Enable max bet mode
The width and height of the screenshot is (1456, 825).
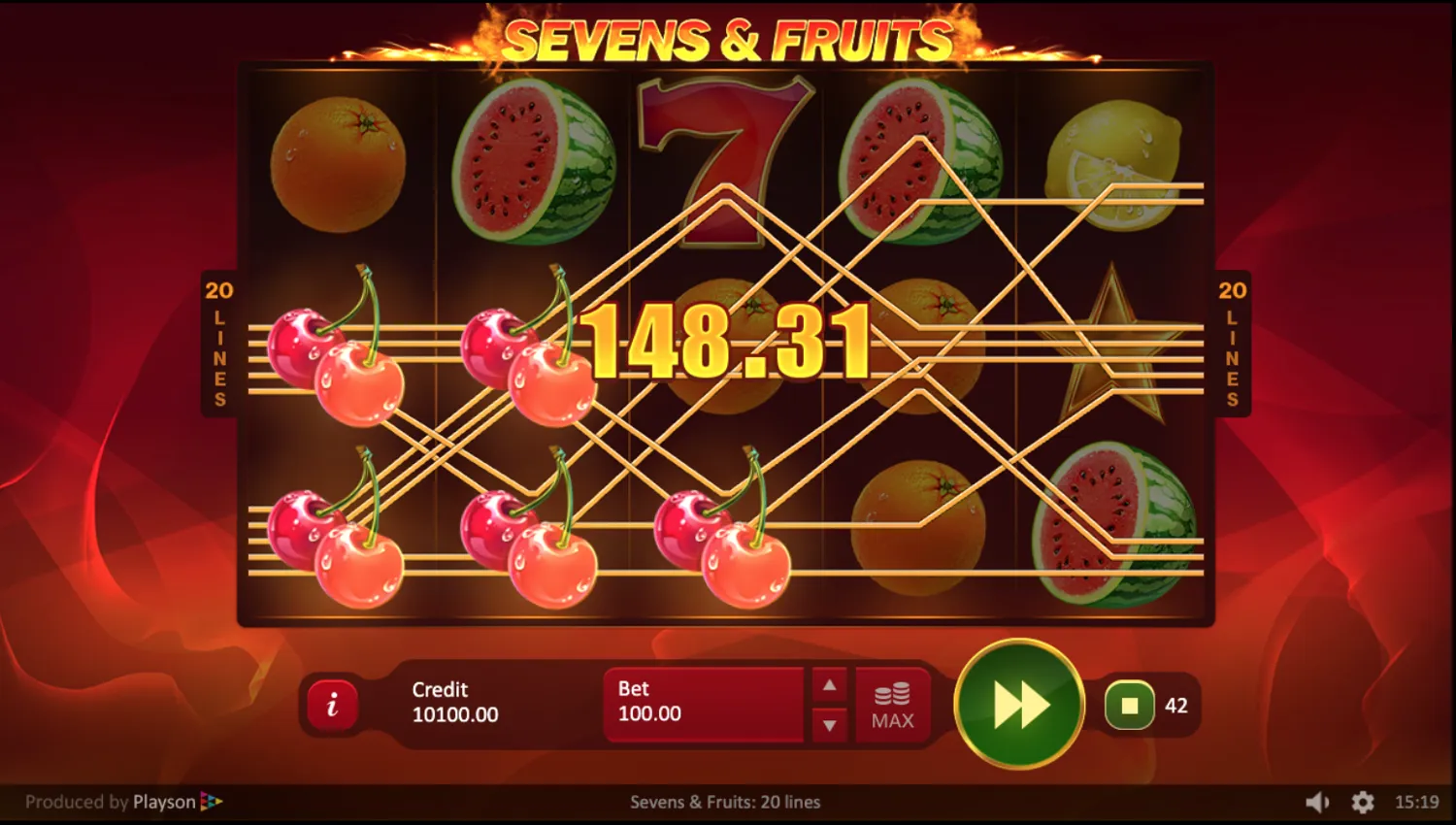pyautogui.click(x=892, y=705)
